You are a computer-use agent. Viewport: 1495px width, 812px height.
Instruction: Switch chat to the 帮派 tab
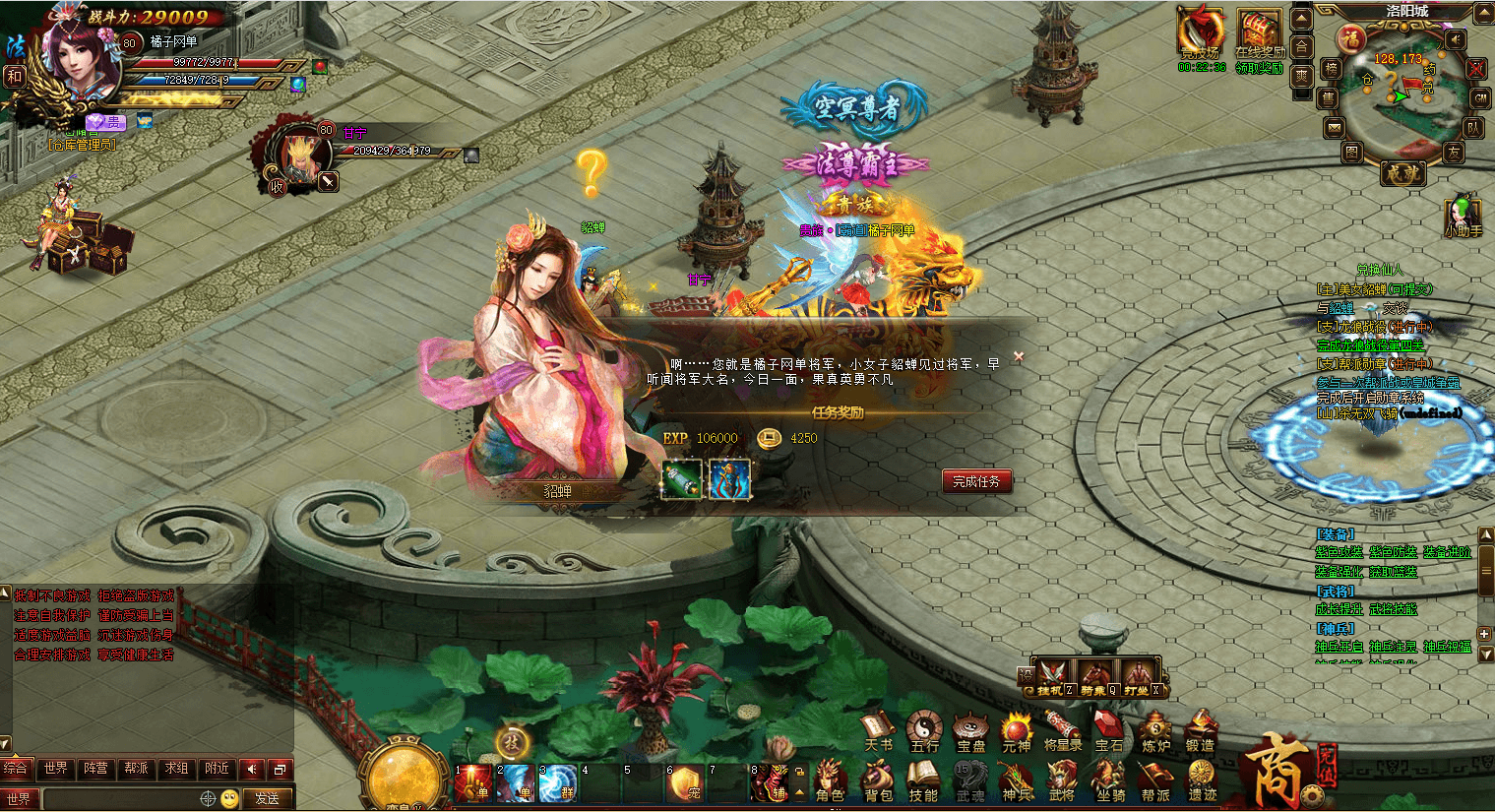coord(136,769)
